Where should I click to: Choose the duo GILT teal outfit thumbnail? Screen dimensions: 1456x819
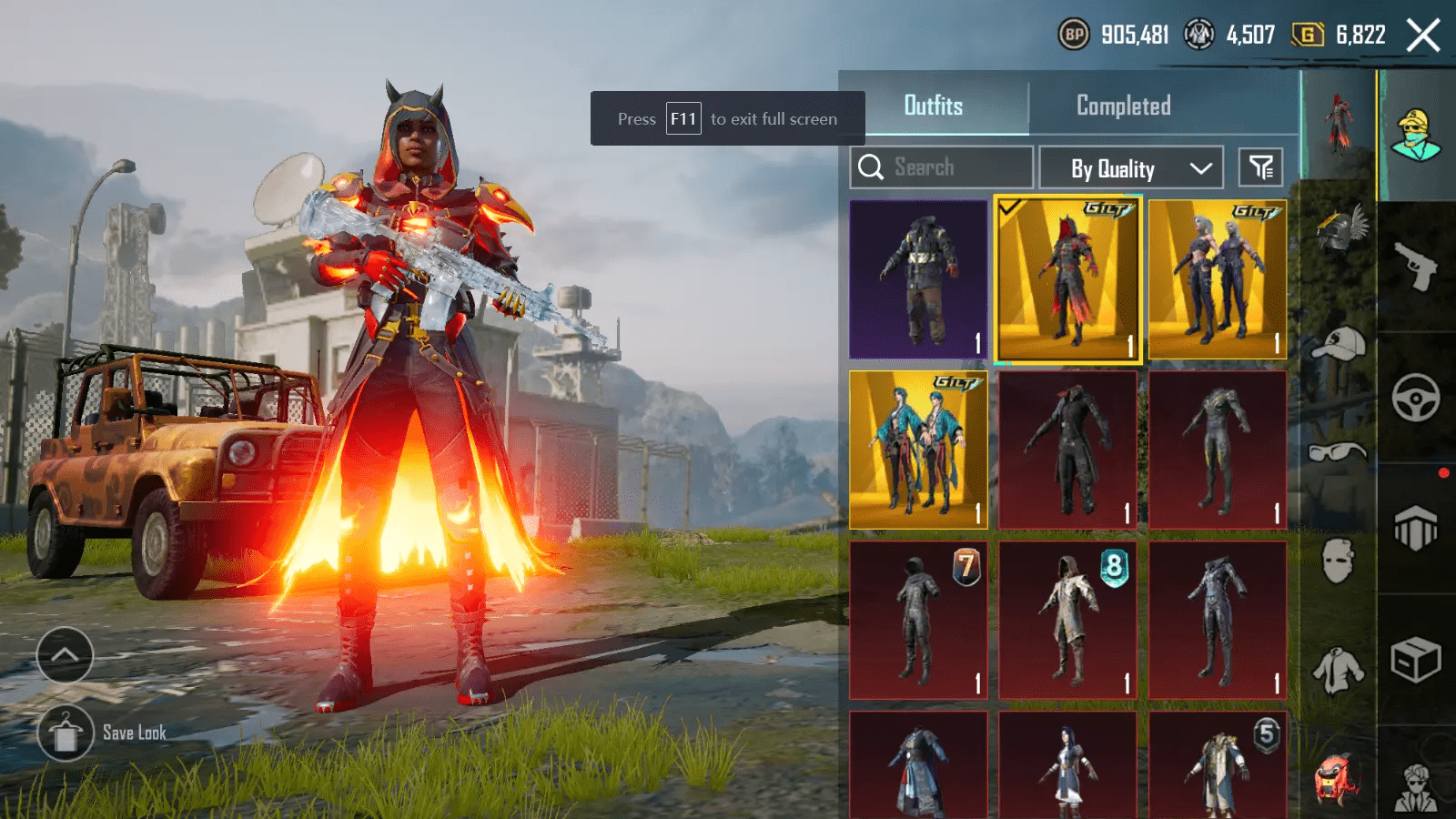tap(917, 448)
